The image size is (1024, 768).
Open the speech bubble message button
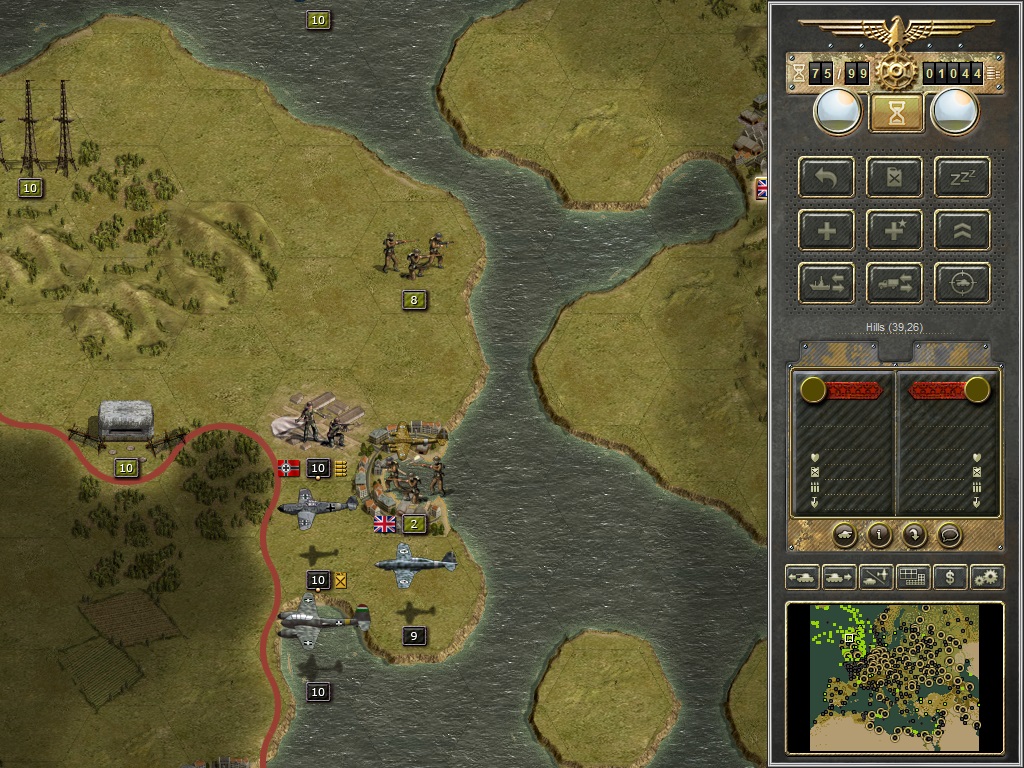click(x=949, y=535)
